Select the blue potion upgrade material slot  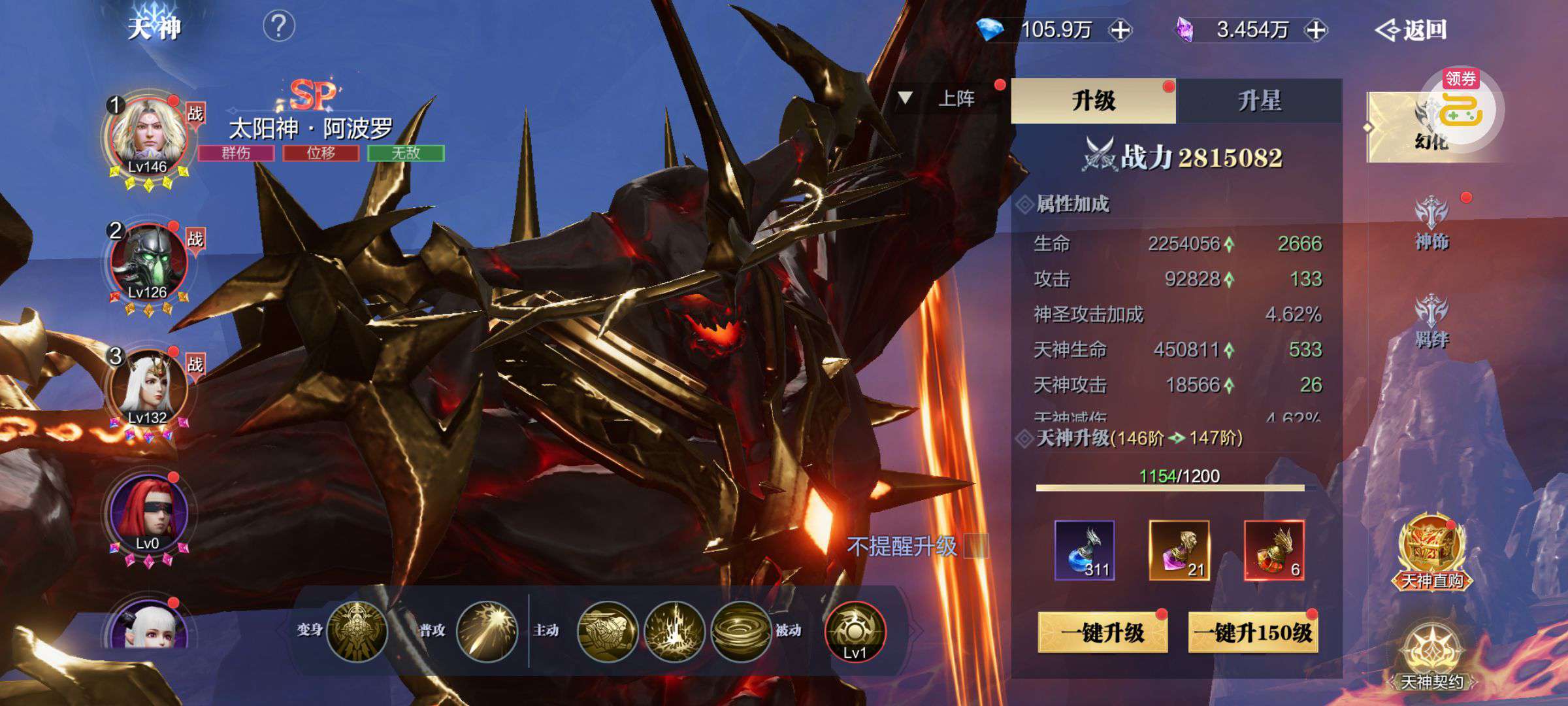(1085, 550)
